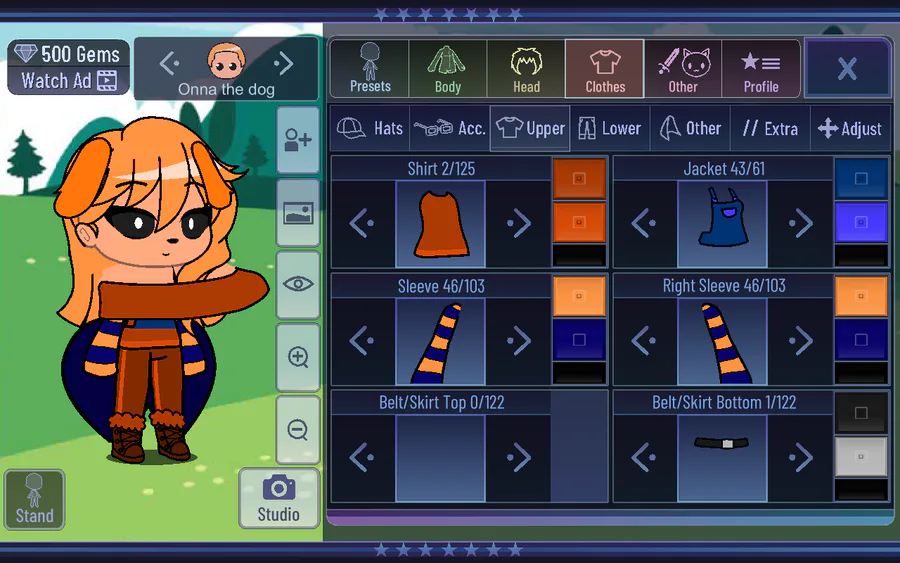The width and height of the screenshot is (900, 563).
Task: Select the Profile tab
Action: pyautogui.click(x=761, y=68)
